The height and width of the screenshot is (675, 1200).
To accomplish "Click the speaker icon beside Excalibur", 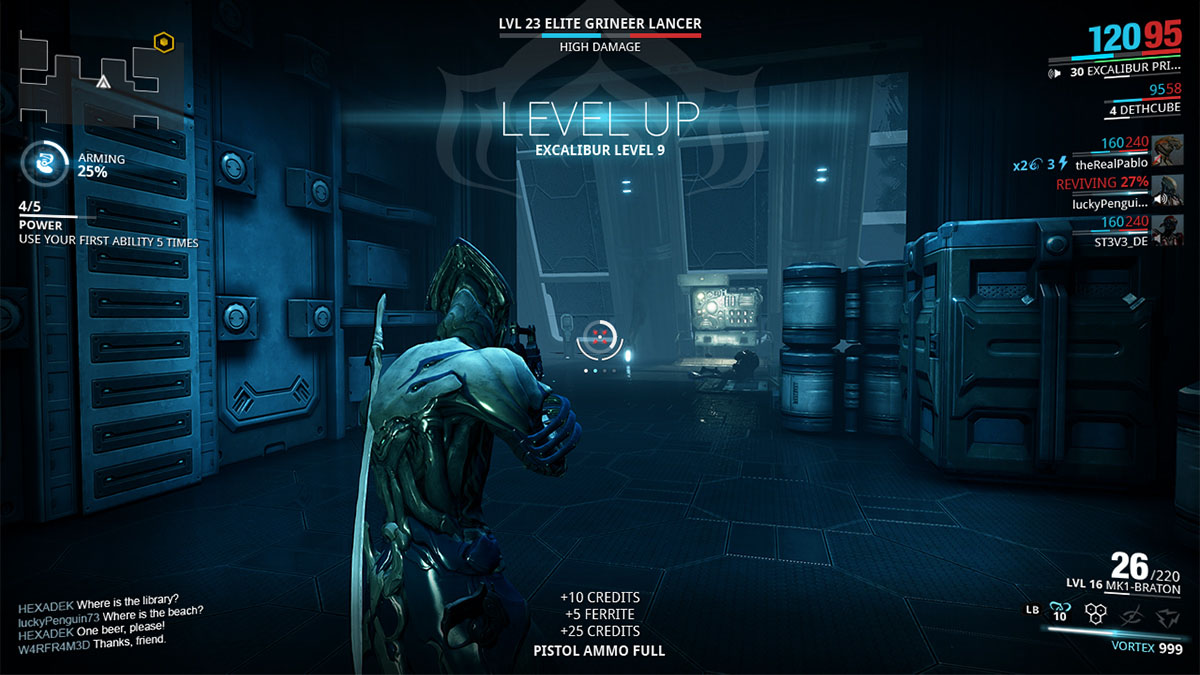I will pos(1053,72).
